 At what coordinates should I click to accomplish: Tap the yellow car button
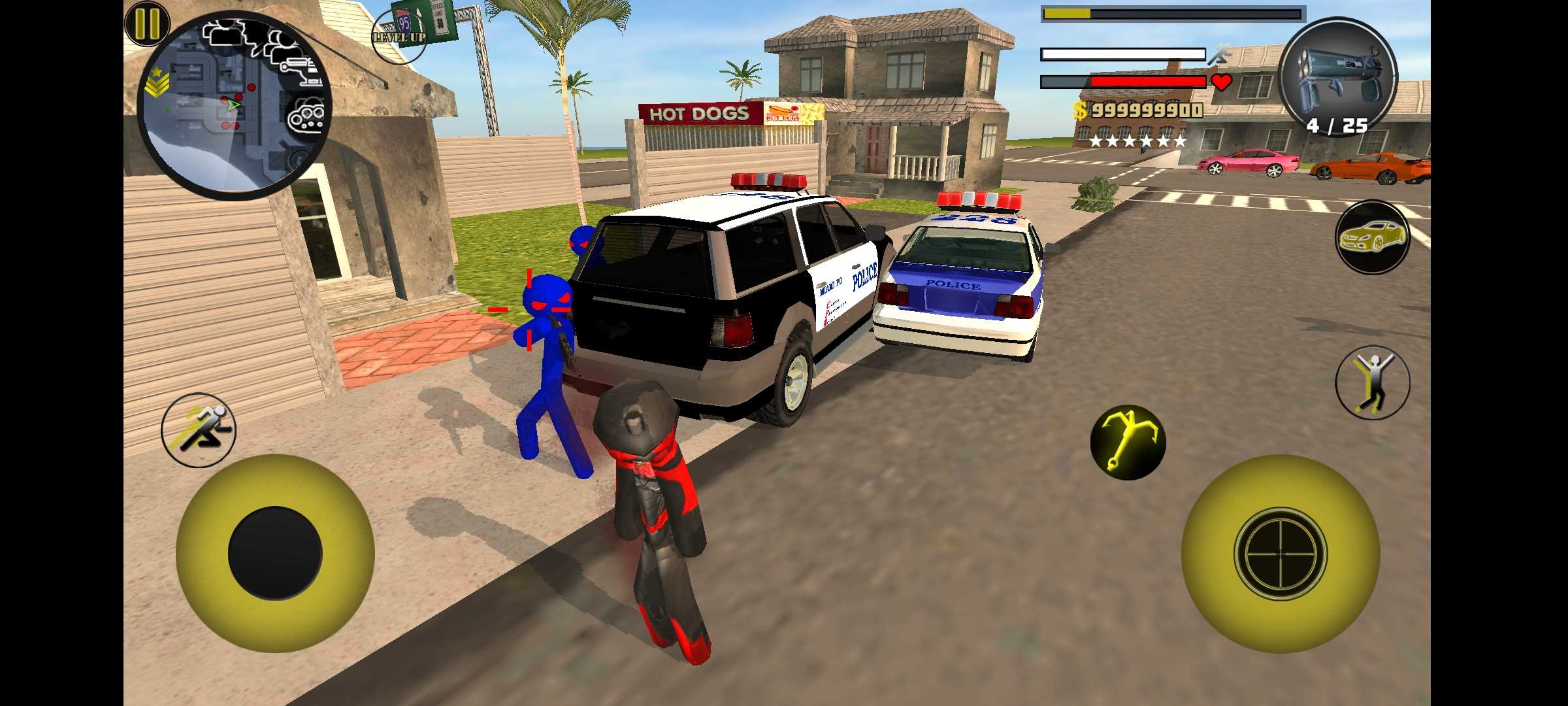(1372, 237)
